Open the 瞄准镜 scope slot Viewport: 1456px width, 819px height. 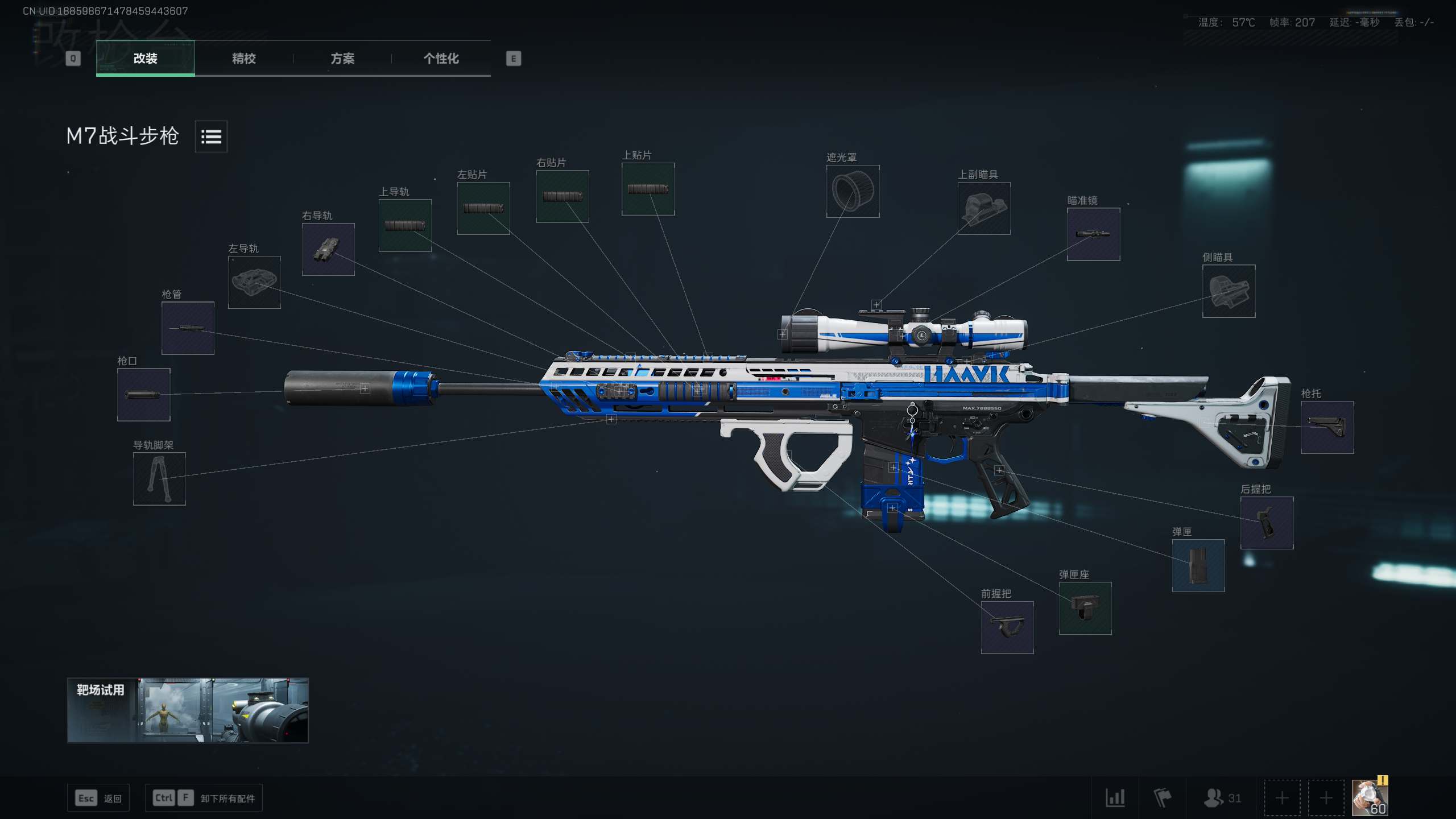click(x=1093, y=234)
